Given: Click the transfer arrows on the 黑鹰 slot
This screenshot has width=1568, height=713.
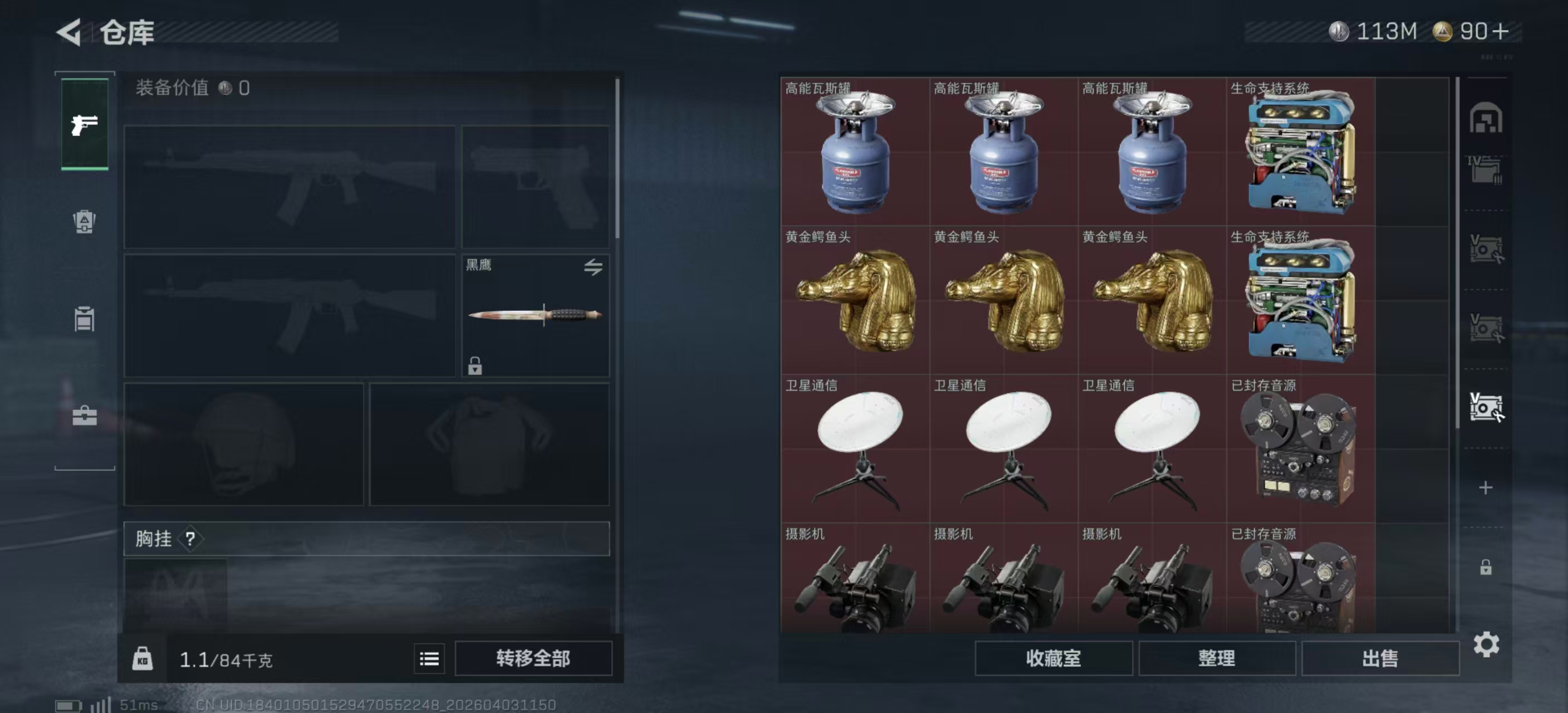Looking at the screenshot, I should (x=595, y=268).
